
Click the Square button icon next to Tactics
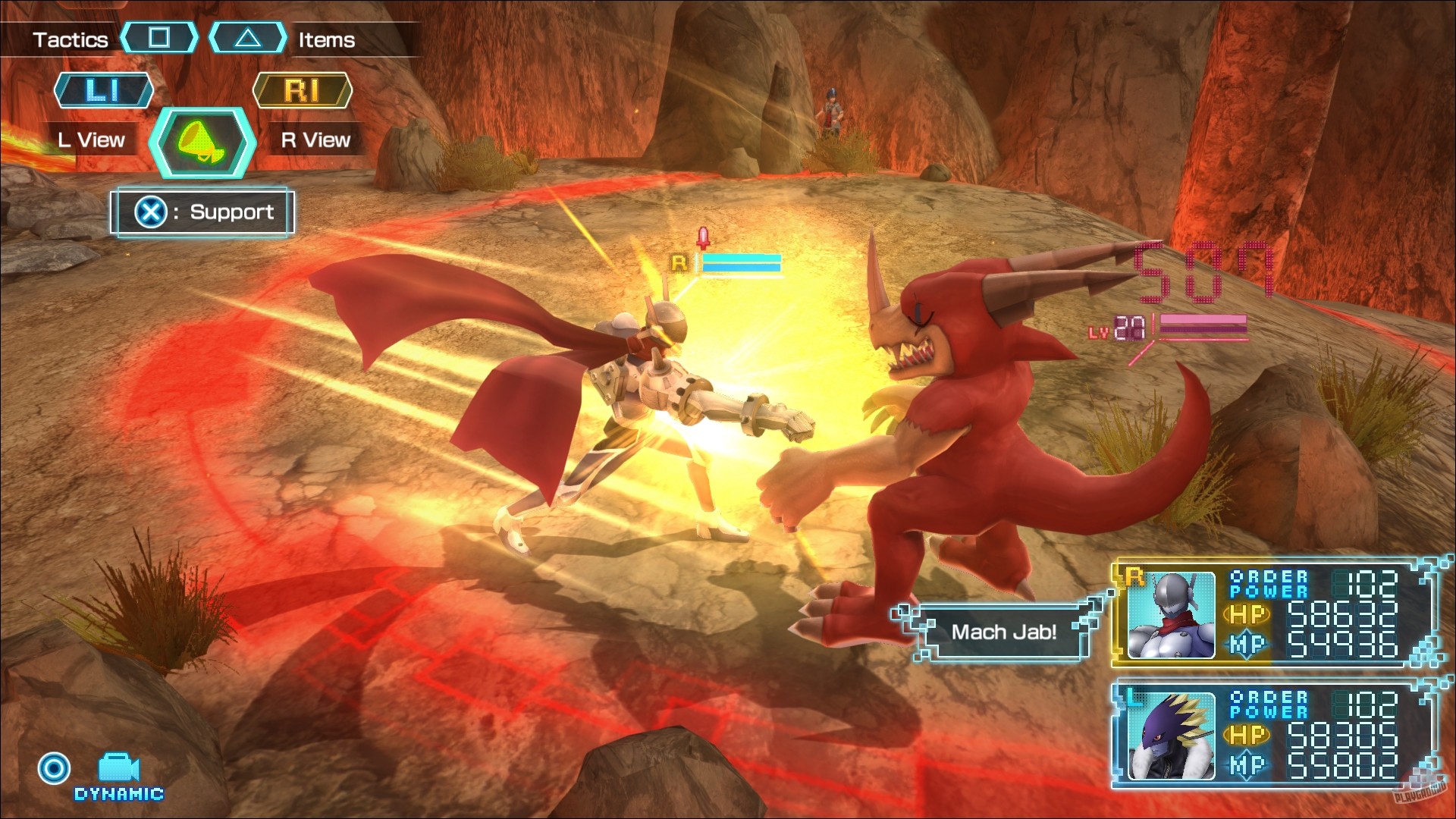click(161, 39)
